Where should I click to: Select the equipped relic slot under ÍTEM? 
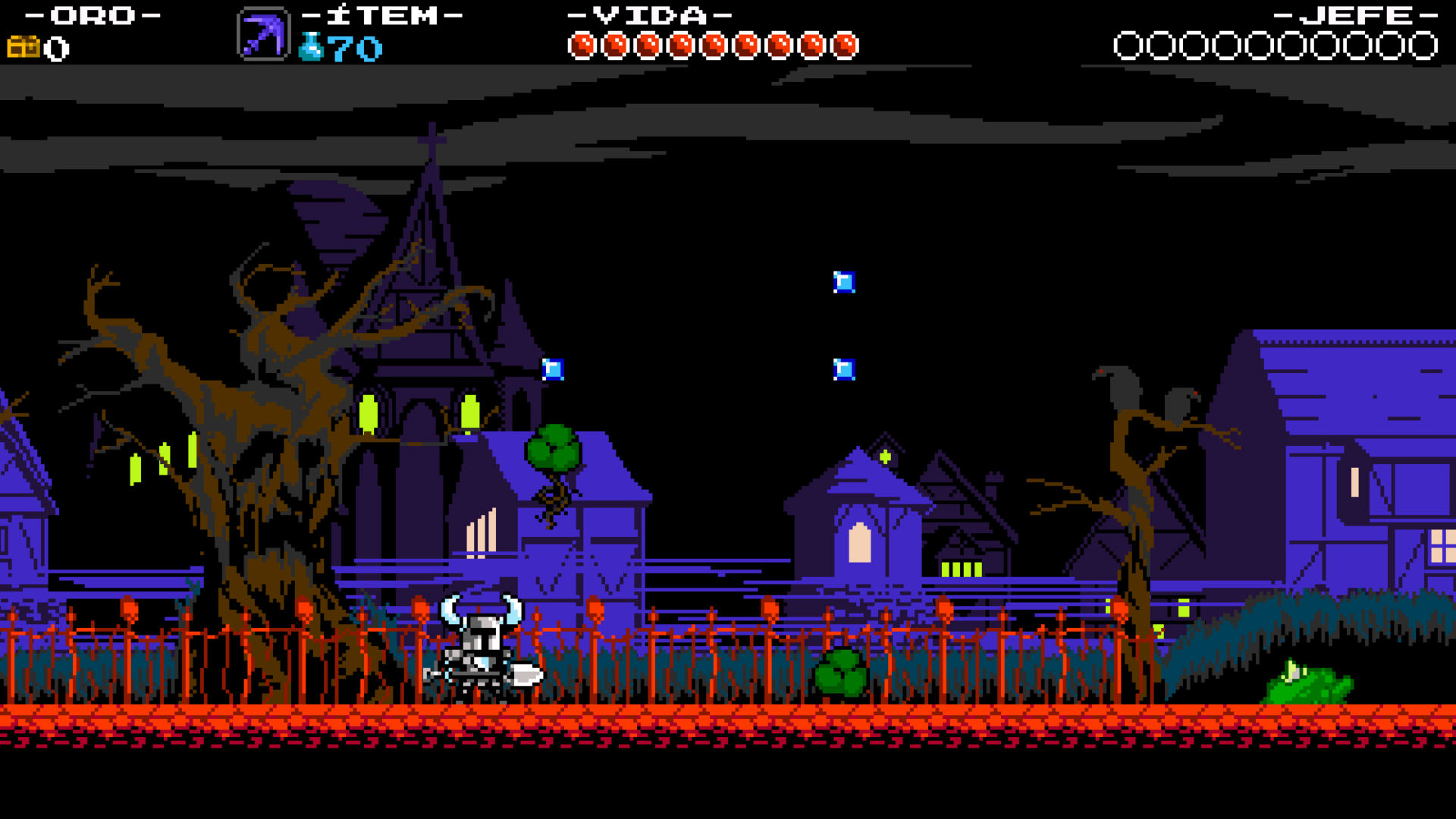click(x=262, y=34)
